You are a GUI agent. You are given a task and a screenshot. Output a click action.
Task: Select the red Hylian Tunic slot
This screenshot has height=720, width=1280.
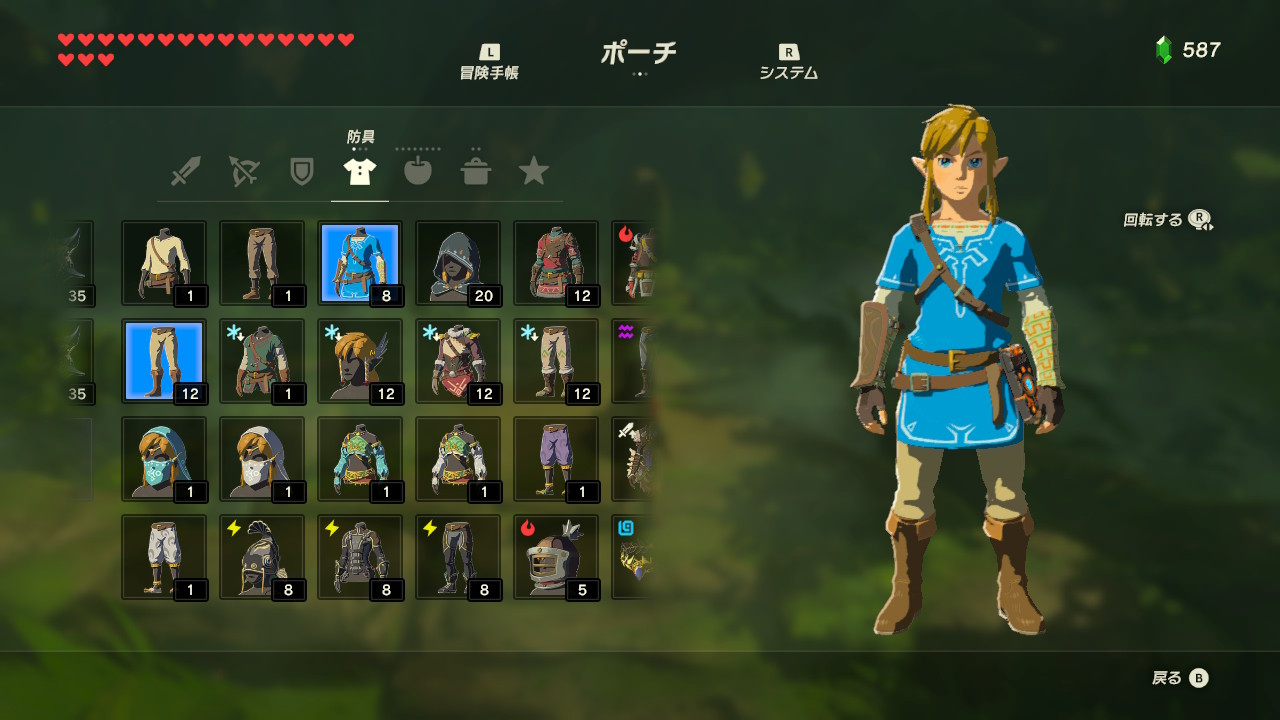(x=556, y=263)
